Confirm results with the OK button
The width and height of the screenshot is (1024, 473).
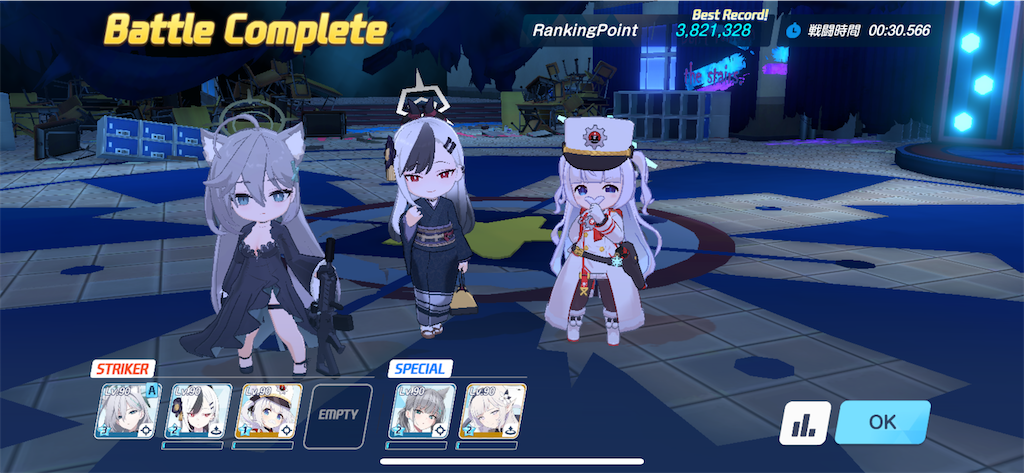point(882,421)
